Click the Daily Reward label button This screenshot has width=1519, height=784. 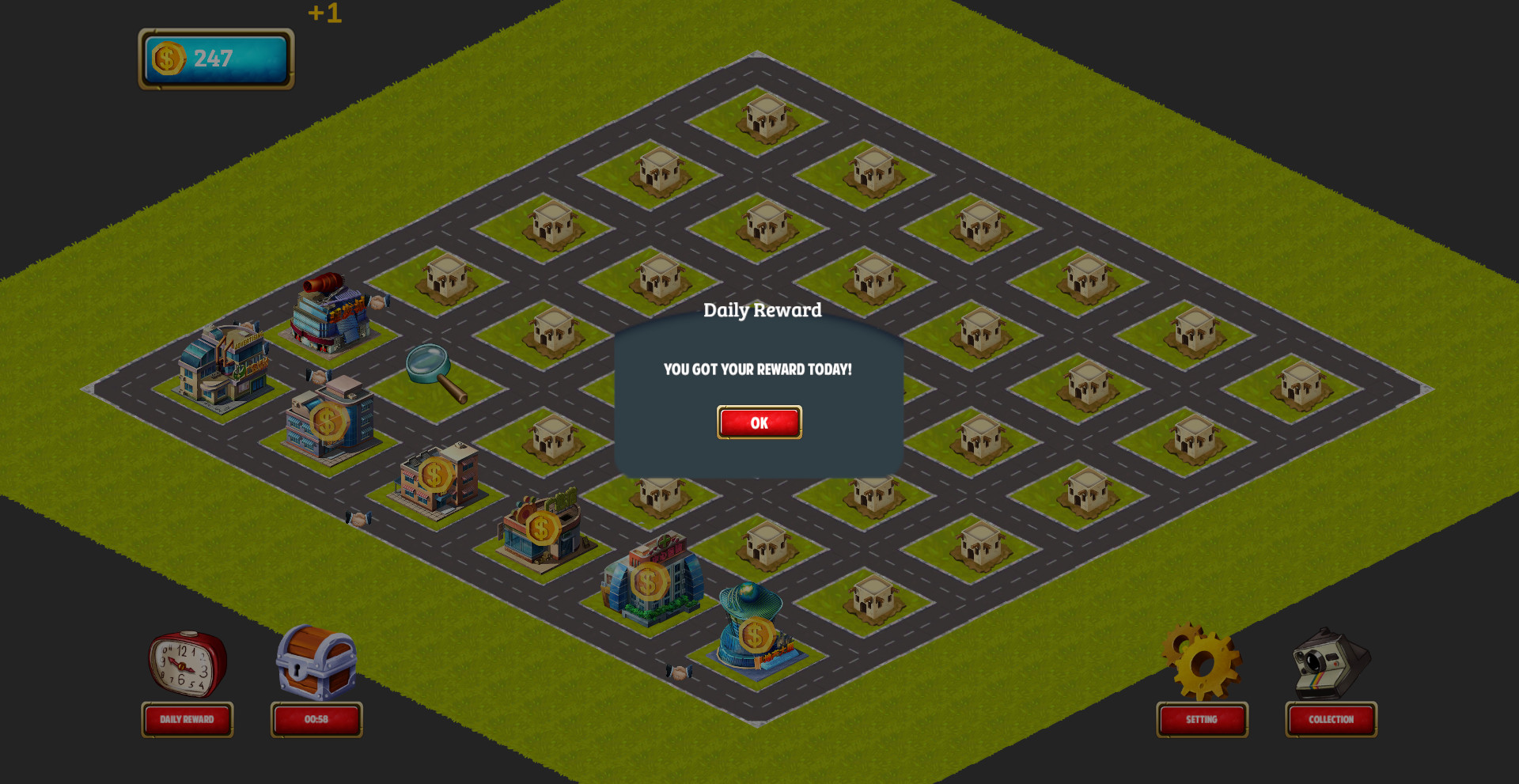(188, 720)
